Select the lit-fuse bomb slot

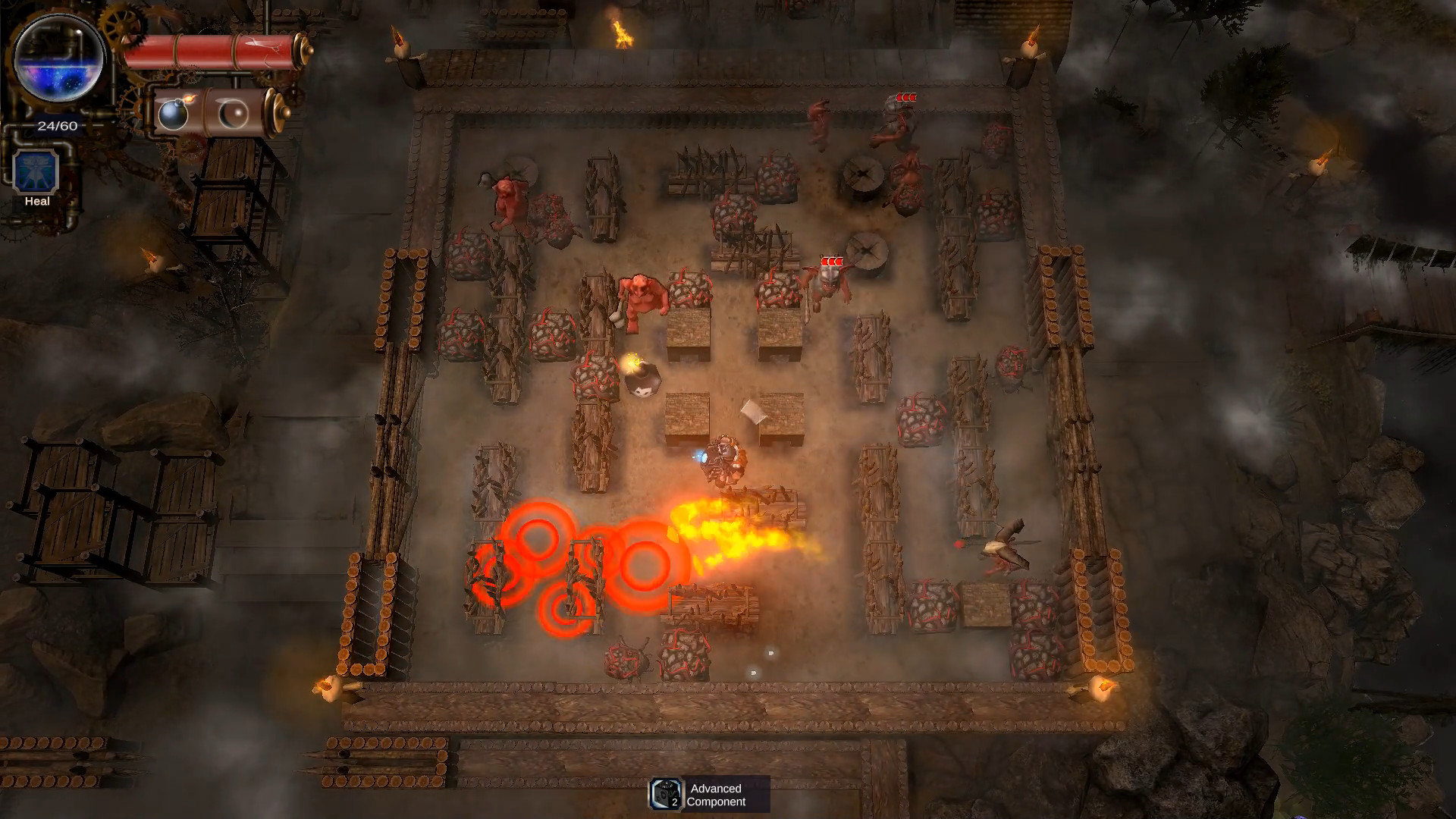[174, 114]
